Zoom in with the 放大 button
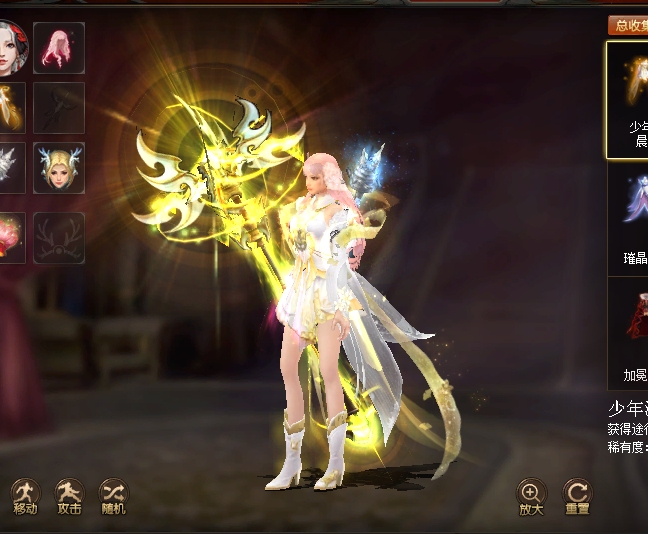The image size is (648, 534). tap(531, 493)
